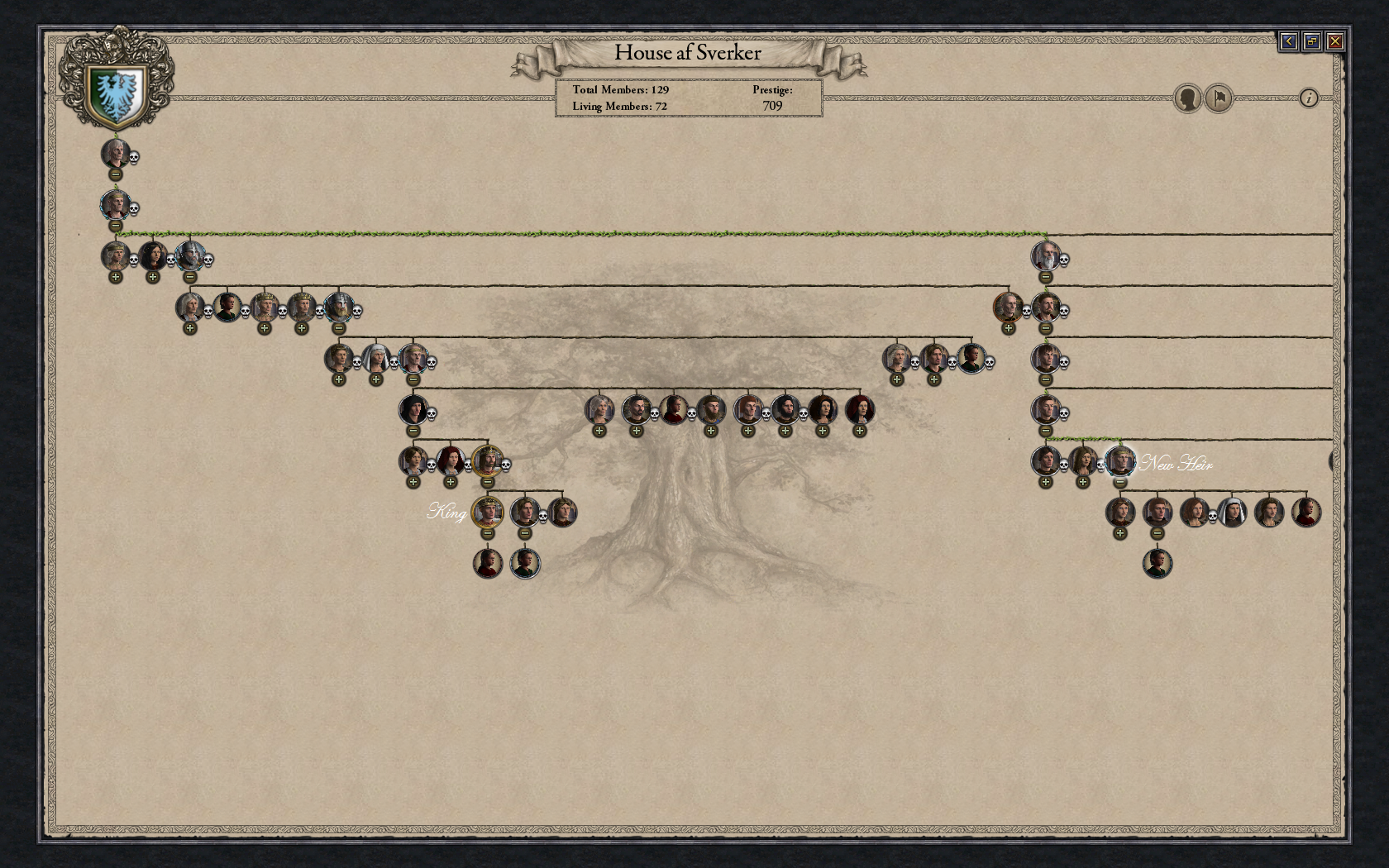Collapse the dynasty founder's line via its minus button
Image resolution: width=1389 pixels, height=868 pixels.
pyautogui.click(x=116, y=174)
